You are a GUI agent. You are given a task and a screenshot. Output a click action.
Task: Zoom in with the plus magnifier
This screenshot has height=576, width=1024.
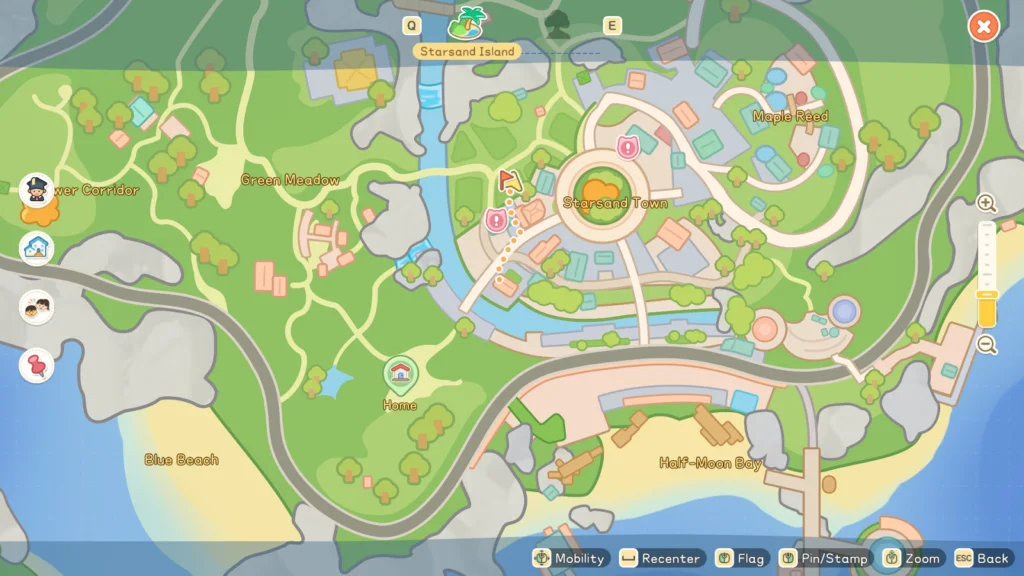pos(987,204)
